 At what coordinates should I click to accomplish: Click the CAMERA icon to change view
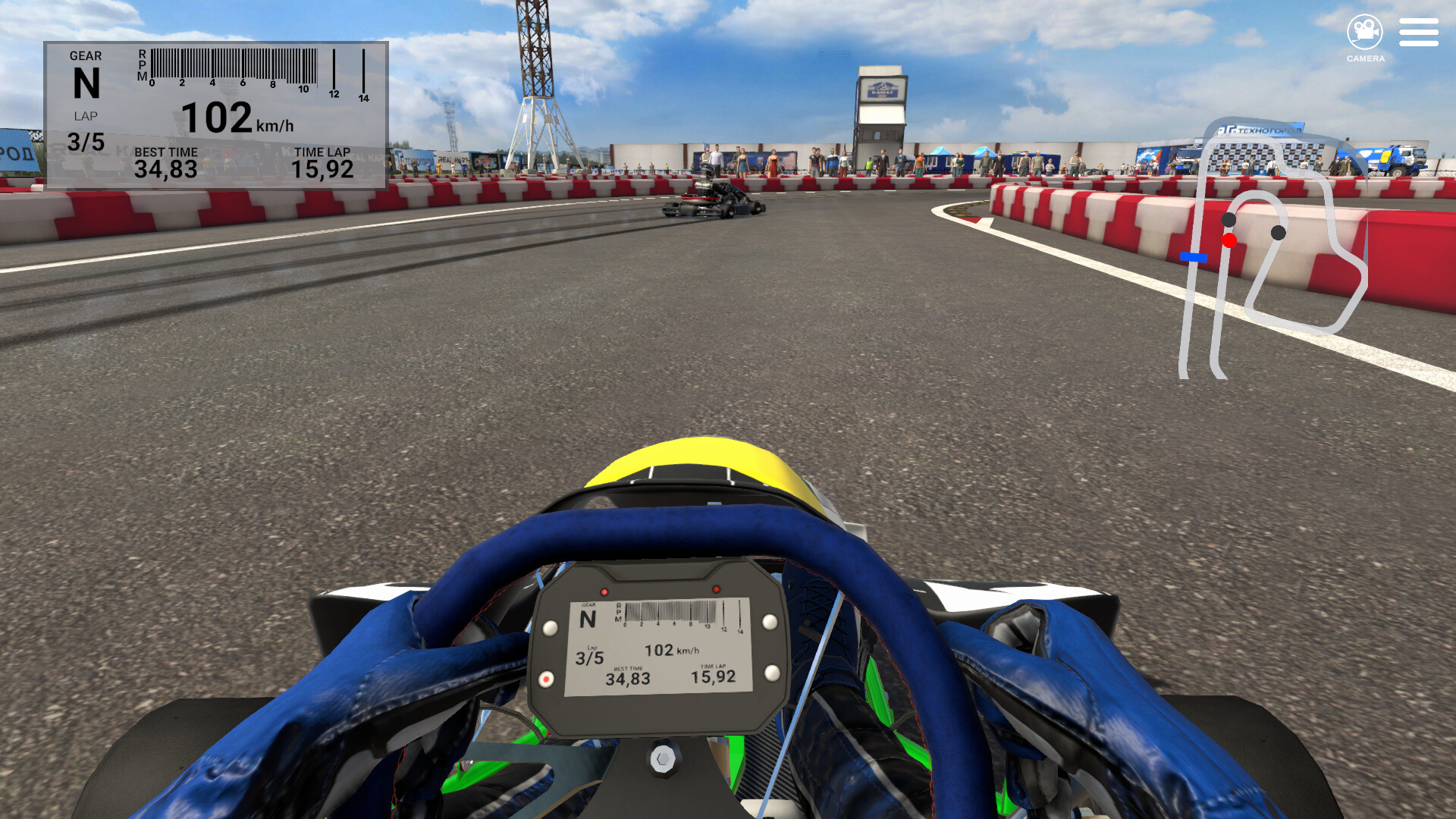tap(1365, 32)
